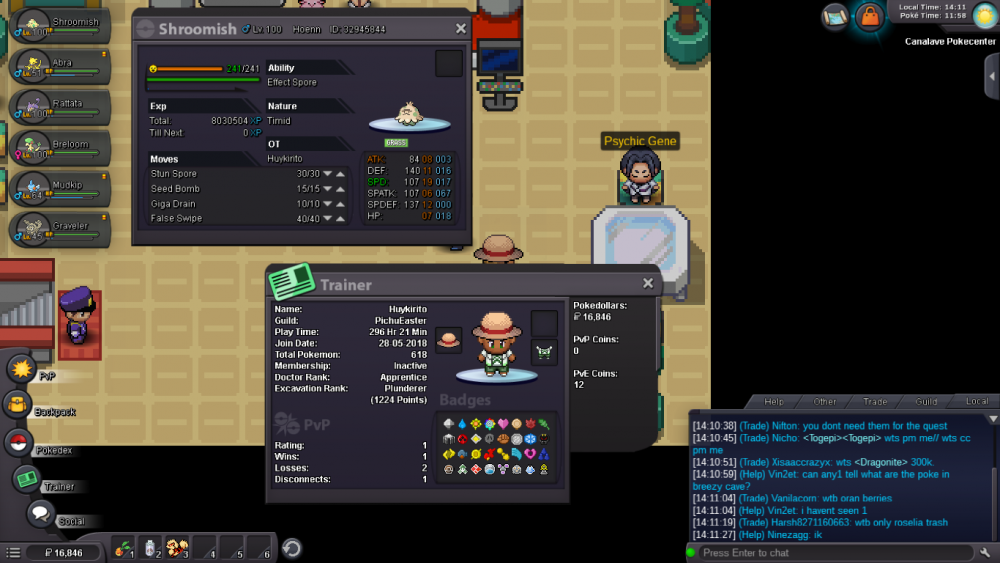Click the refresh arrow beside hotbar
The height and width of the screenshot is (563, 1000).
[291, 548]
